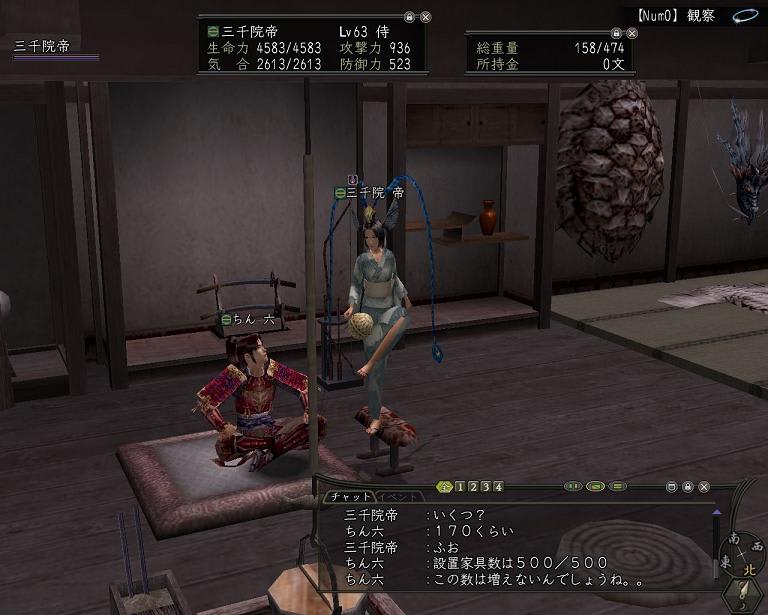Close the chat window
Viewport: 768px width, 615px height.
click(x=704, y=487)
